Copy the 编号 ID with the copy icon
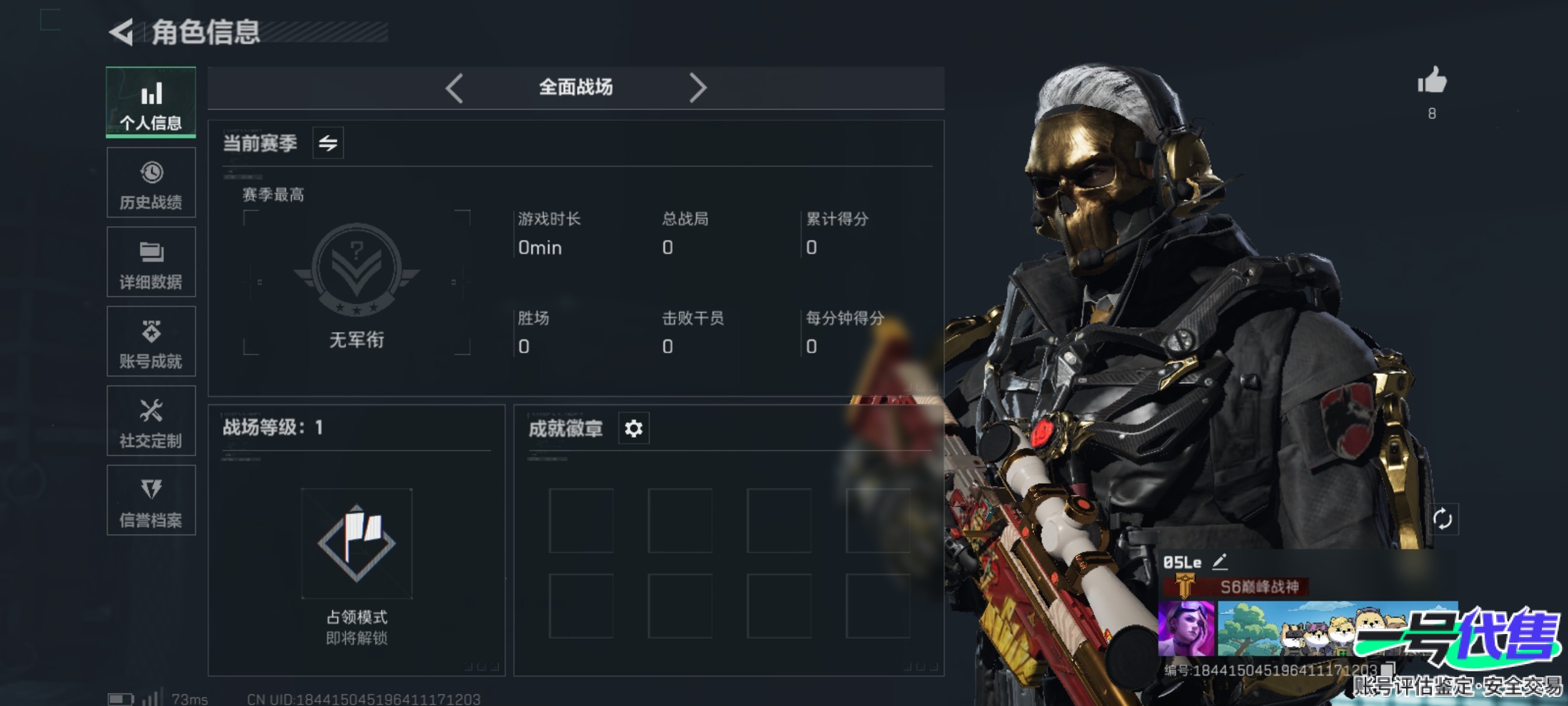 click(x=1386, y=669)
